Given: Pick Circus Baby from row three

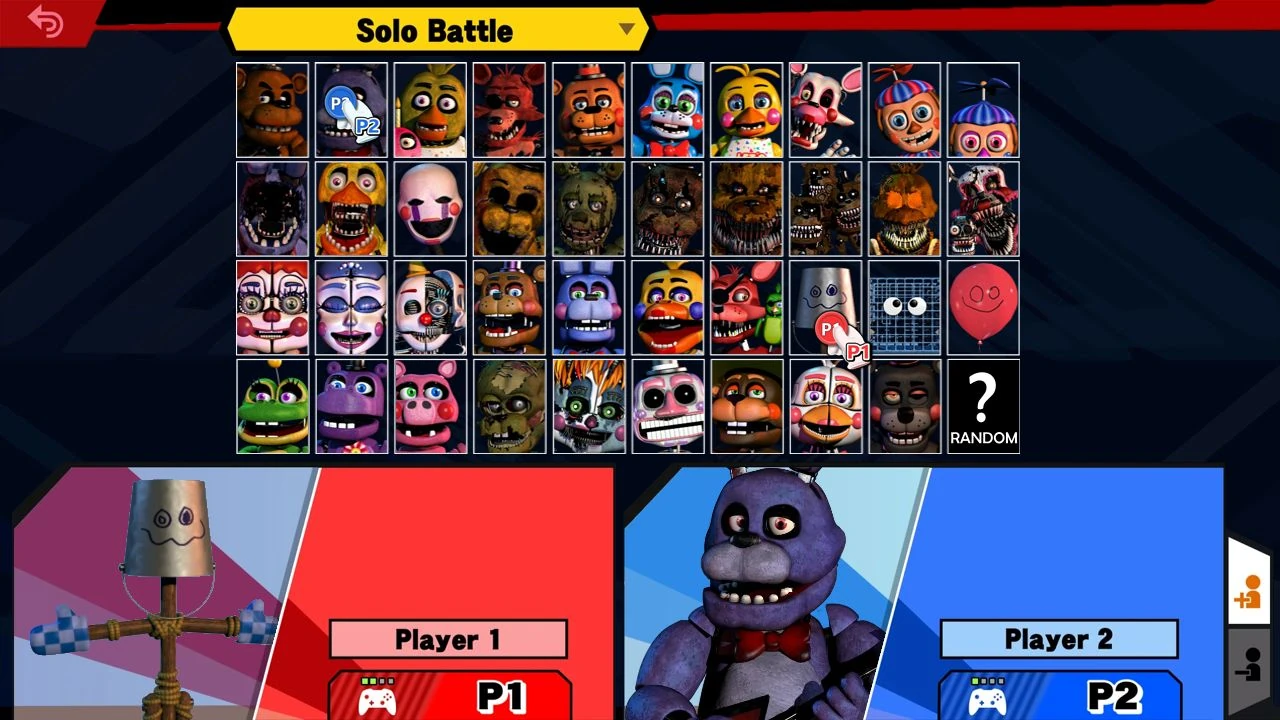Looking at the screenshot, I should coord(272,307).
